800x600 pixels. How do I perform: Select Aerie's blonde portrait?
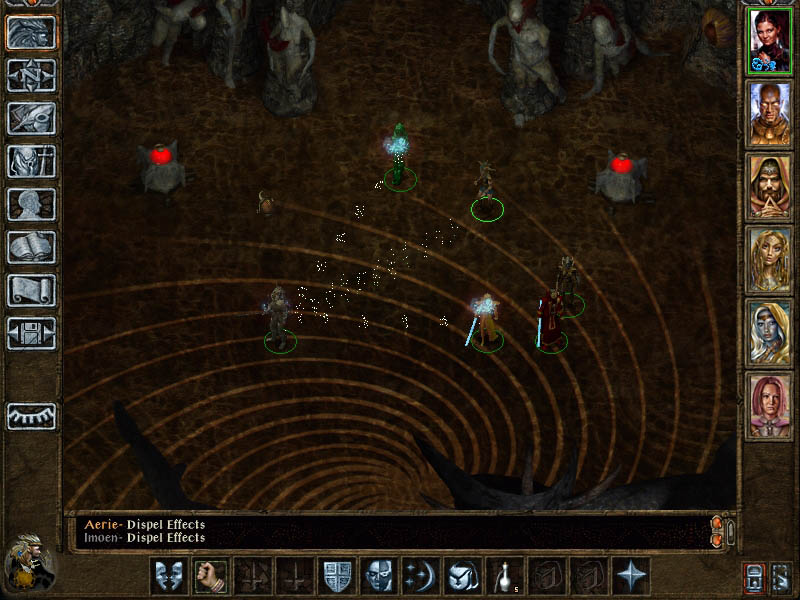pyautogui.click(x=770, y=260)
